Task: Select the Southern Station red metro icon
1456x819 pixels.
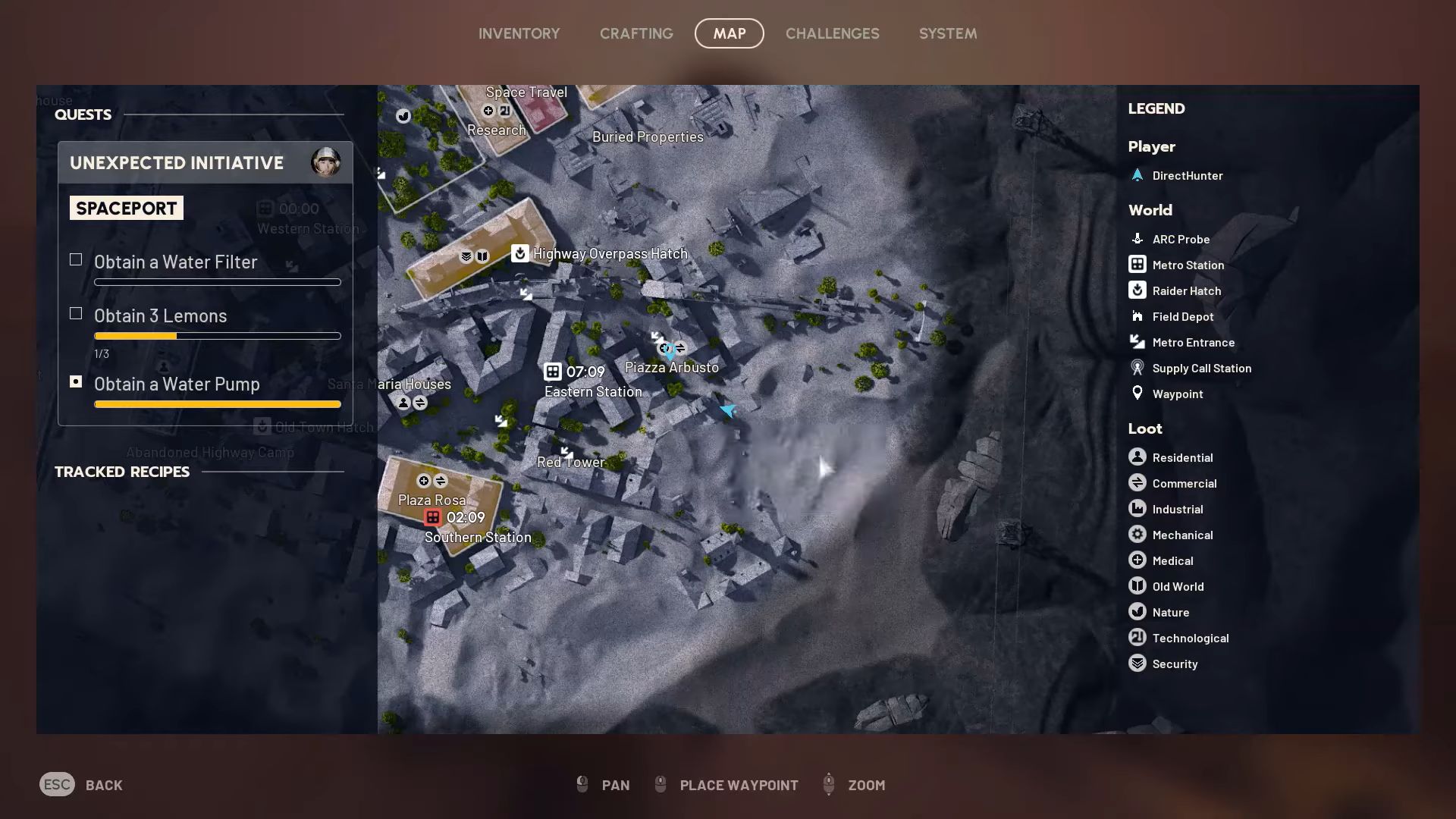Action: [433, 518]
